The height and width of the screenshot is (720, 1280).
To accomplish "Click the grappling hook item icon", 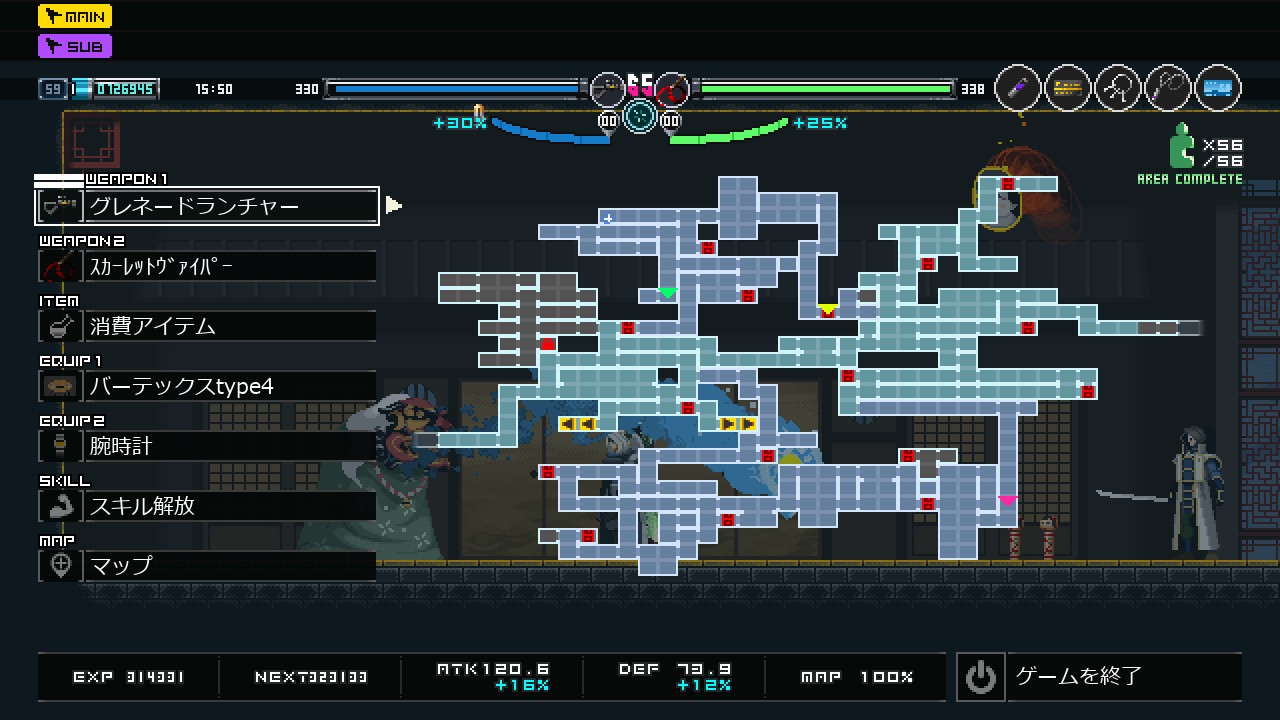I will [x=1118, y=88].
